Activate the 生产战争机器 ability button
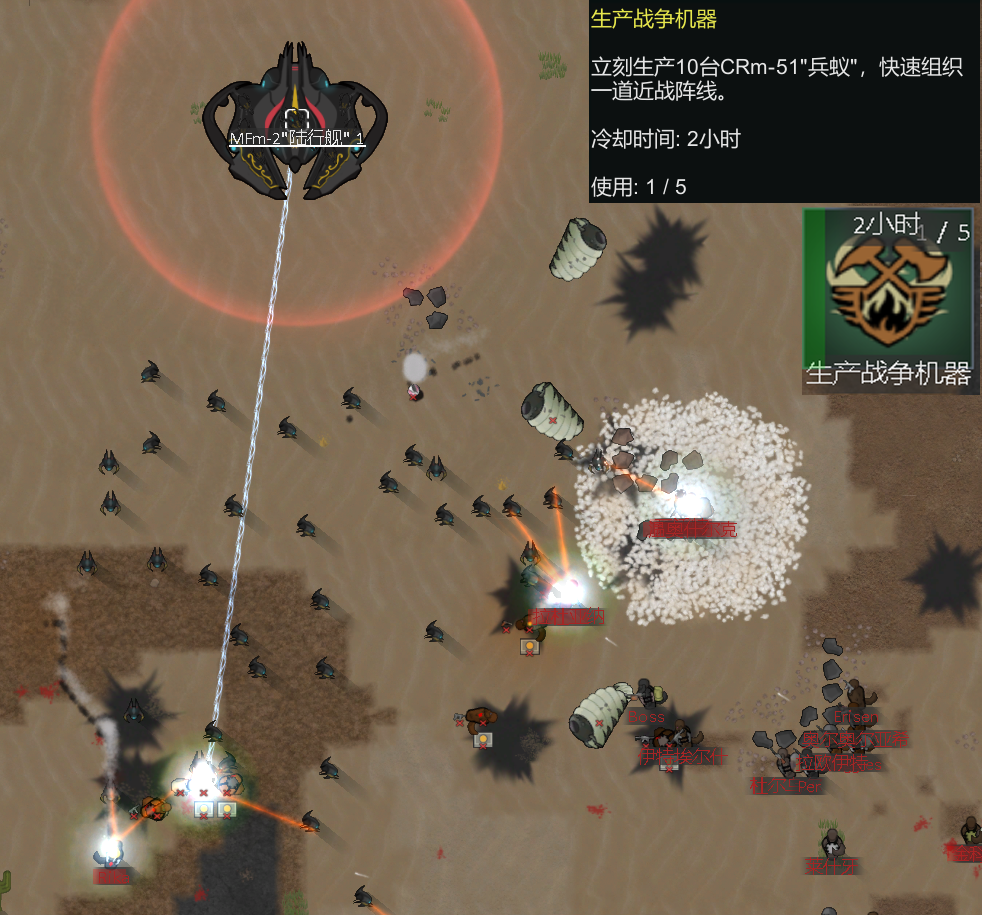The image size is (982, 915). pyautogui.click(x=888, y=298)
